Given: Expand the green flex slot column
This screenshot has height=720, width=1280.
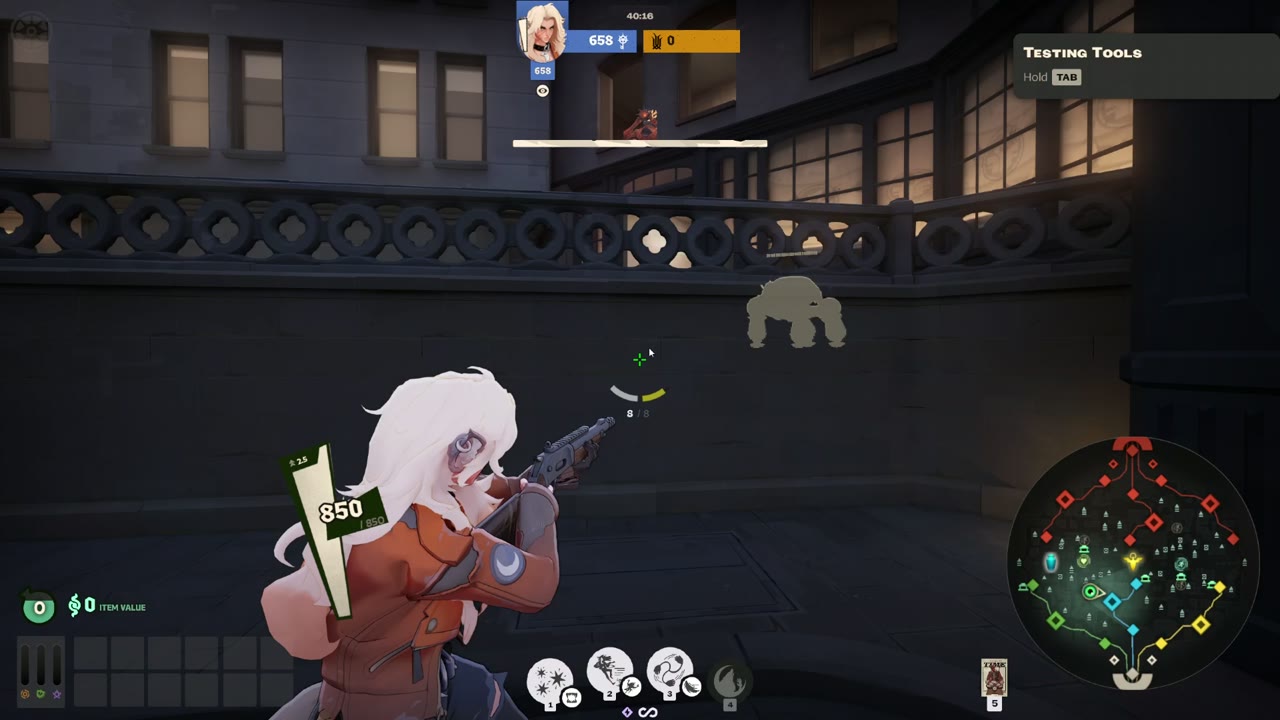Looking at the screenshot, I should click(40, 694).
